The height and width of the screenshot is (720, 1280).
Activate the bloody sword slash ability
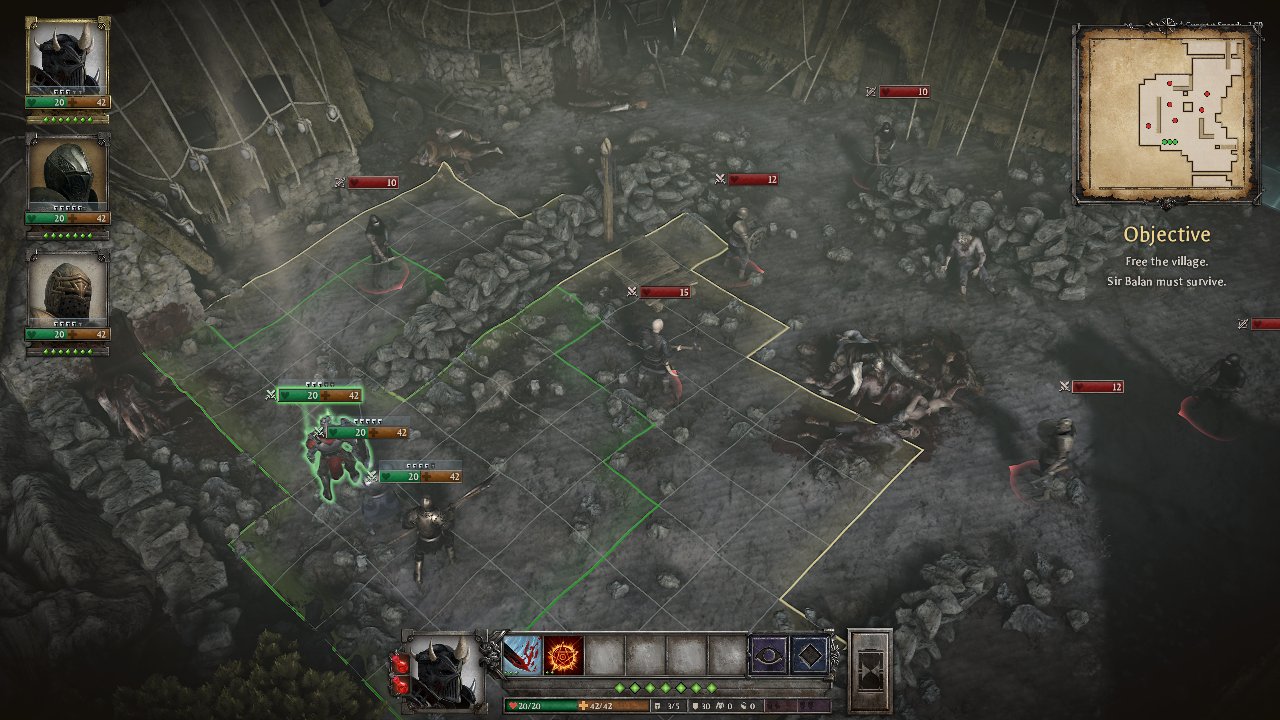pos(522,655)
